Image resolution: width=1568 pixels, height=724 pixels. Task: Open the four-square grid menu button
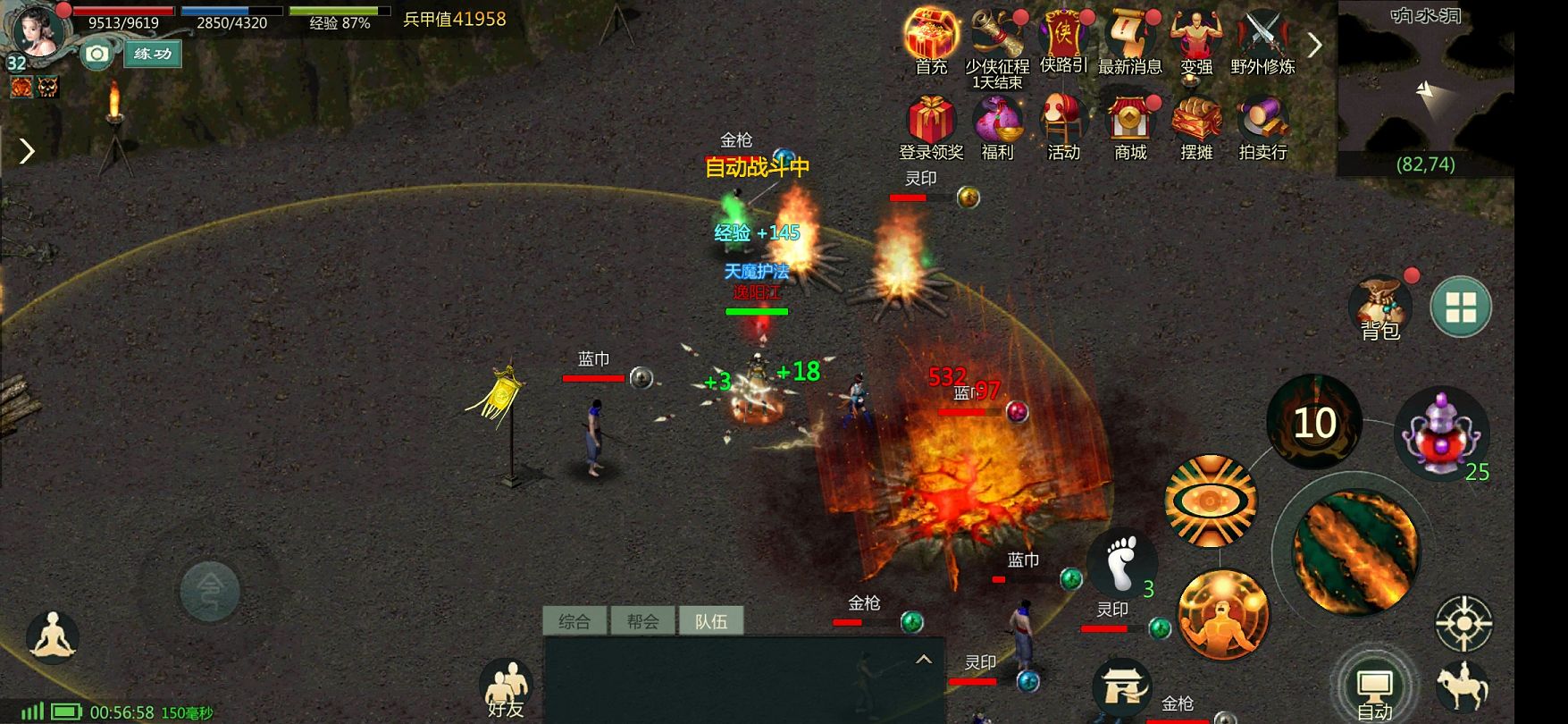[1461, 307]
